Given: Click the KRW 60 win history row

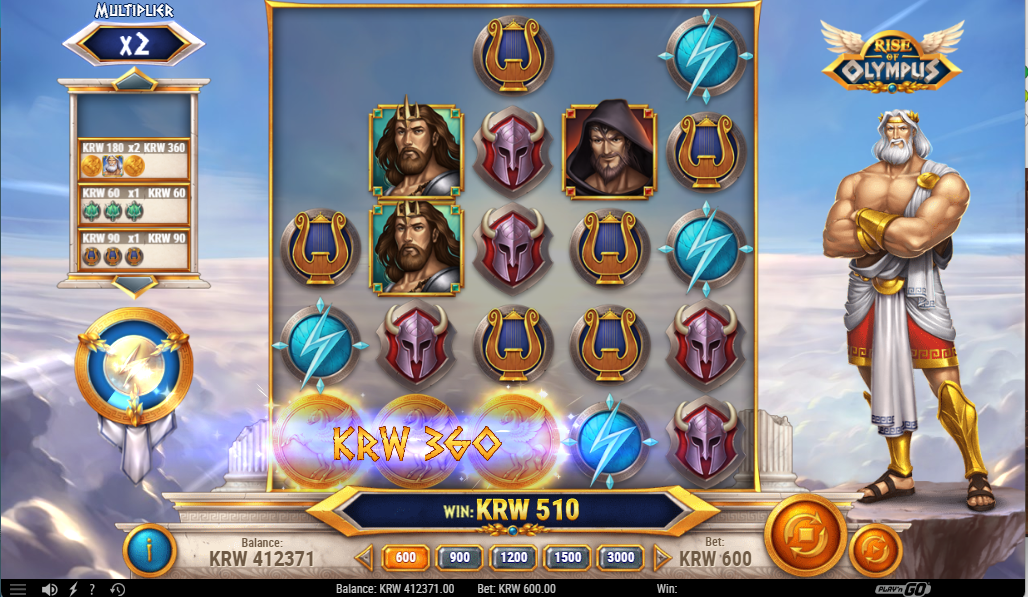Looking at the screenshot, I should [x=134, y=204].
